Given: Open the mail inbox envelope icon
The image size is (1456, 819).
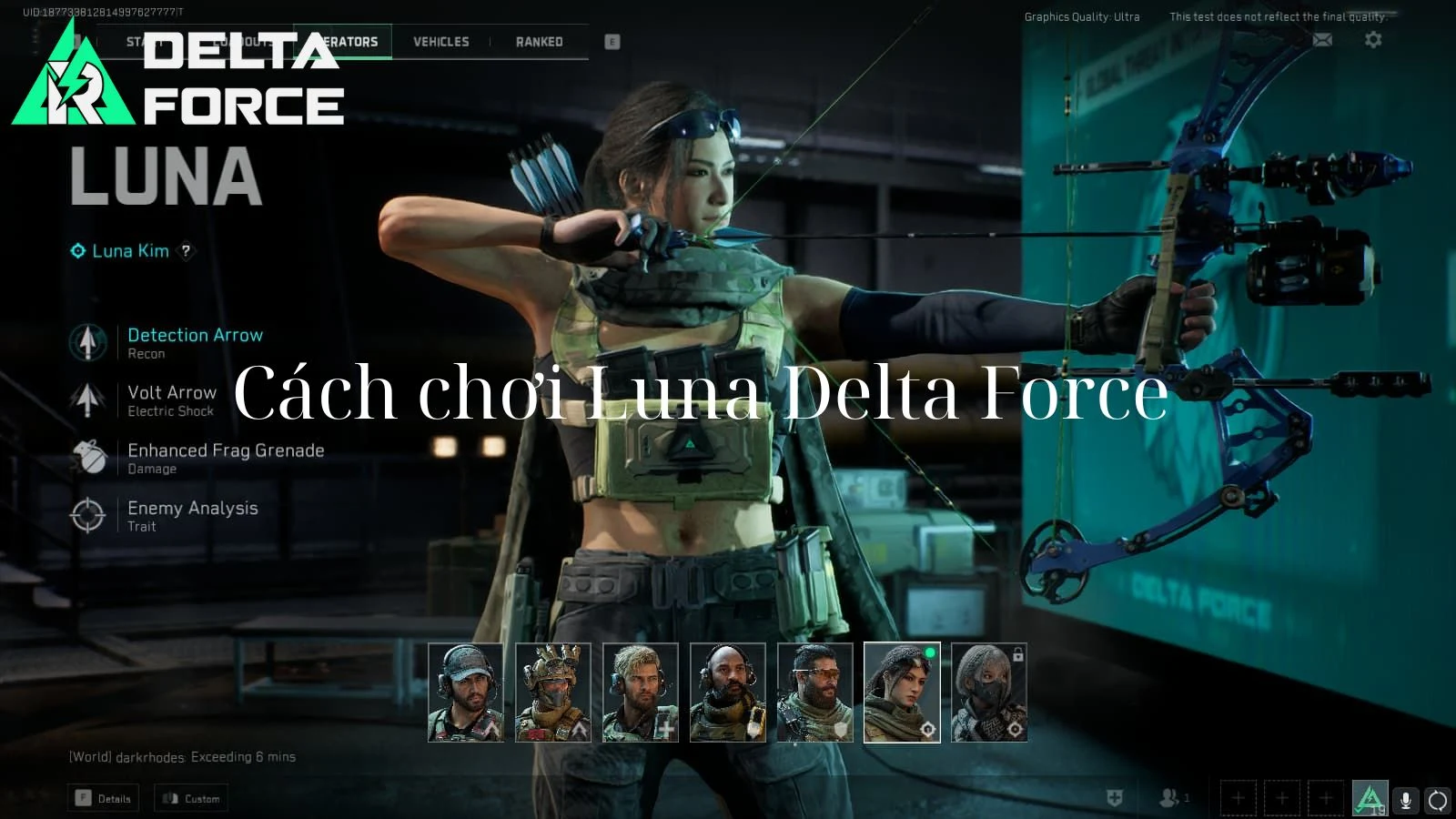Looking at the screenshot, I should point(1322,40).
